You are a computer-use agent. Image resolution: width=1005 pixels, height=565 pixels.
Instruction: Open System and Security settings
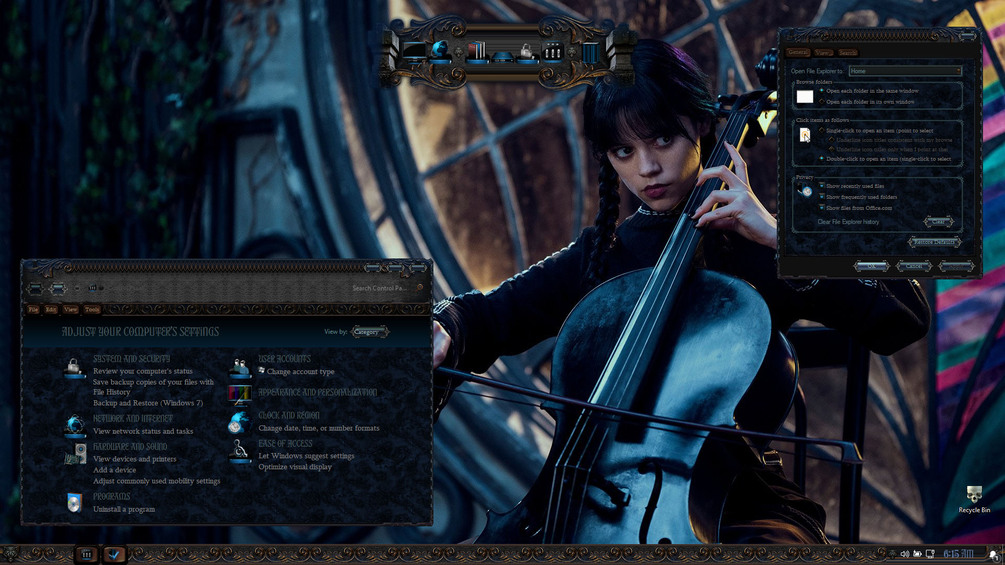point(131,358)
